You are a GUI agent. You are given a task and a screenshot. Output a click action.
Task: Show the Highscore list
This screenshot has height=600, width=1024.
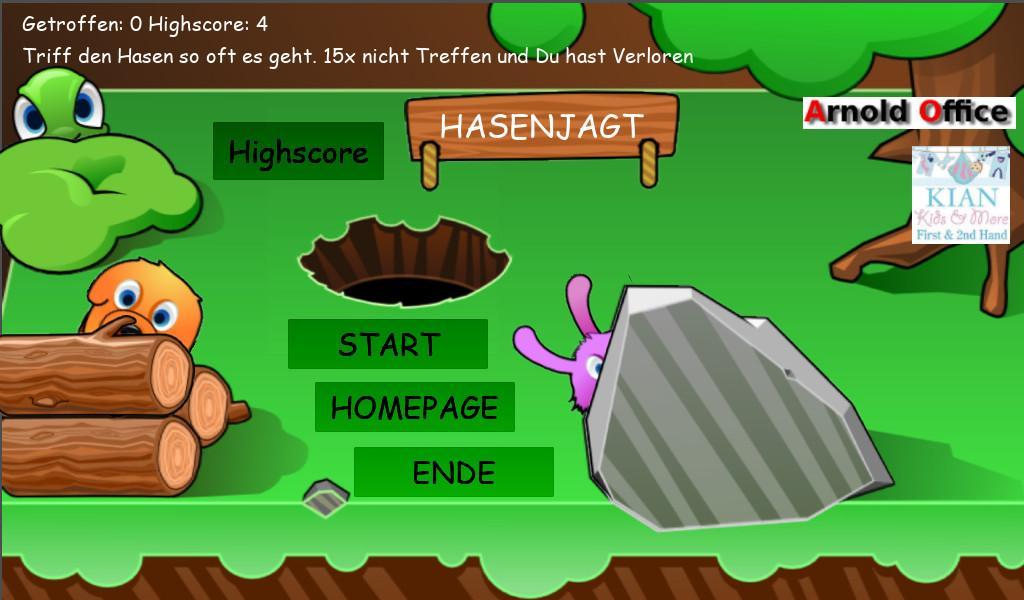pos(298,151)
